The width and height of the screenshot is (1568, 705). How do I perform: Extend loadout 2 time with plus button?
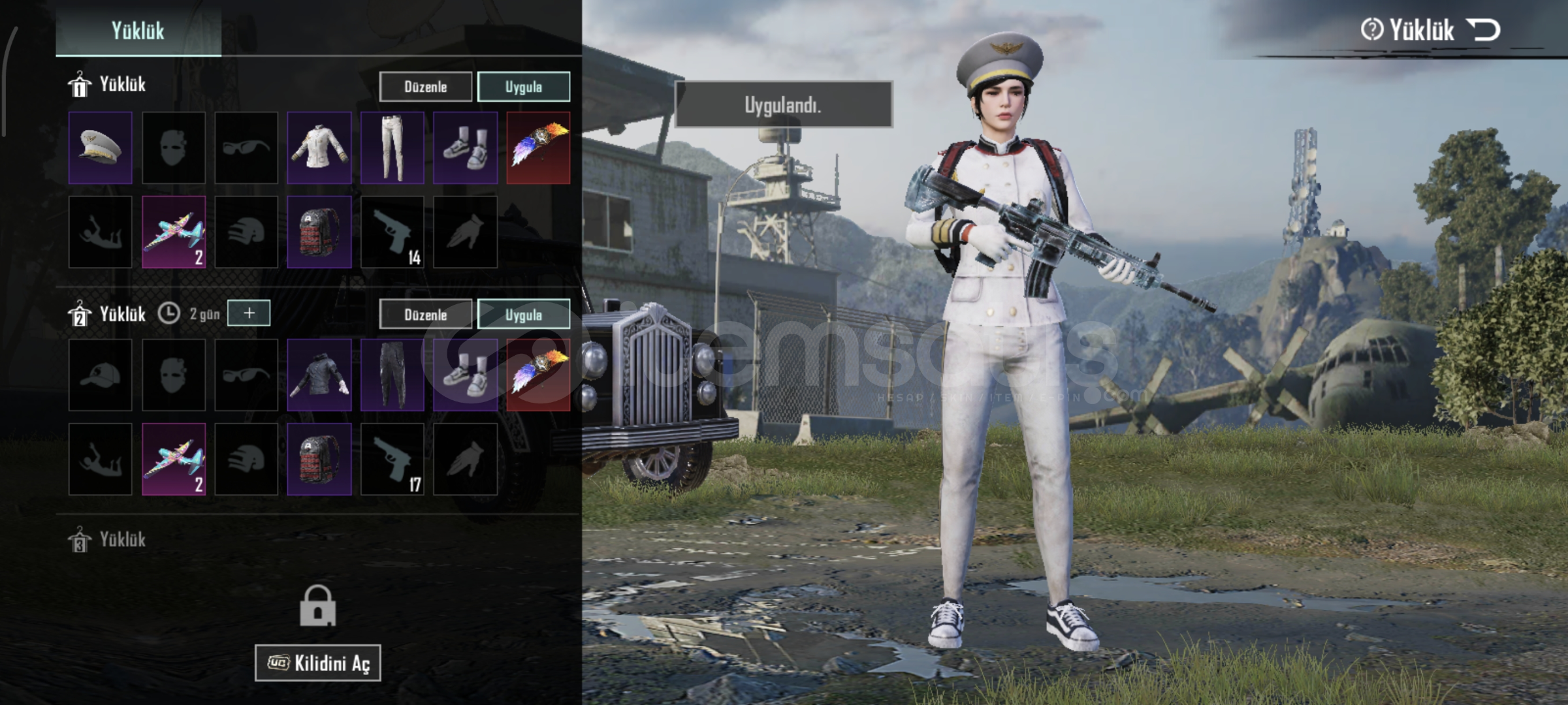click(x=249, y=313)
